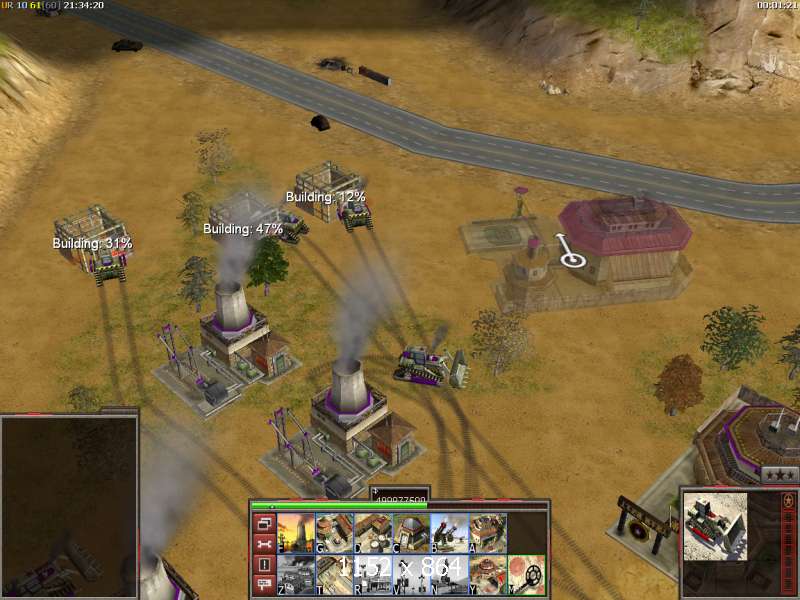Select the build icon labeled N

[x=449, y=574]
